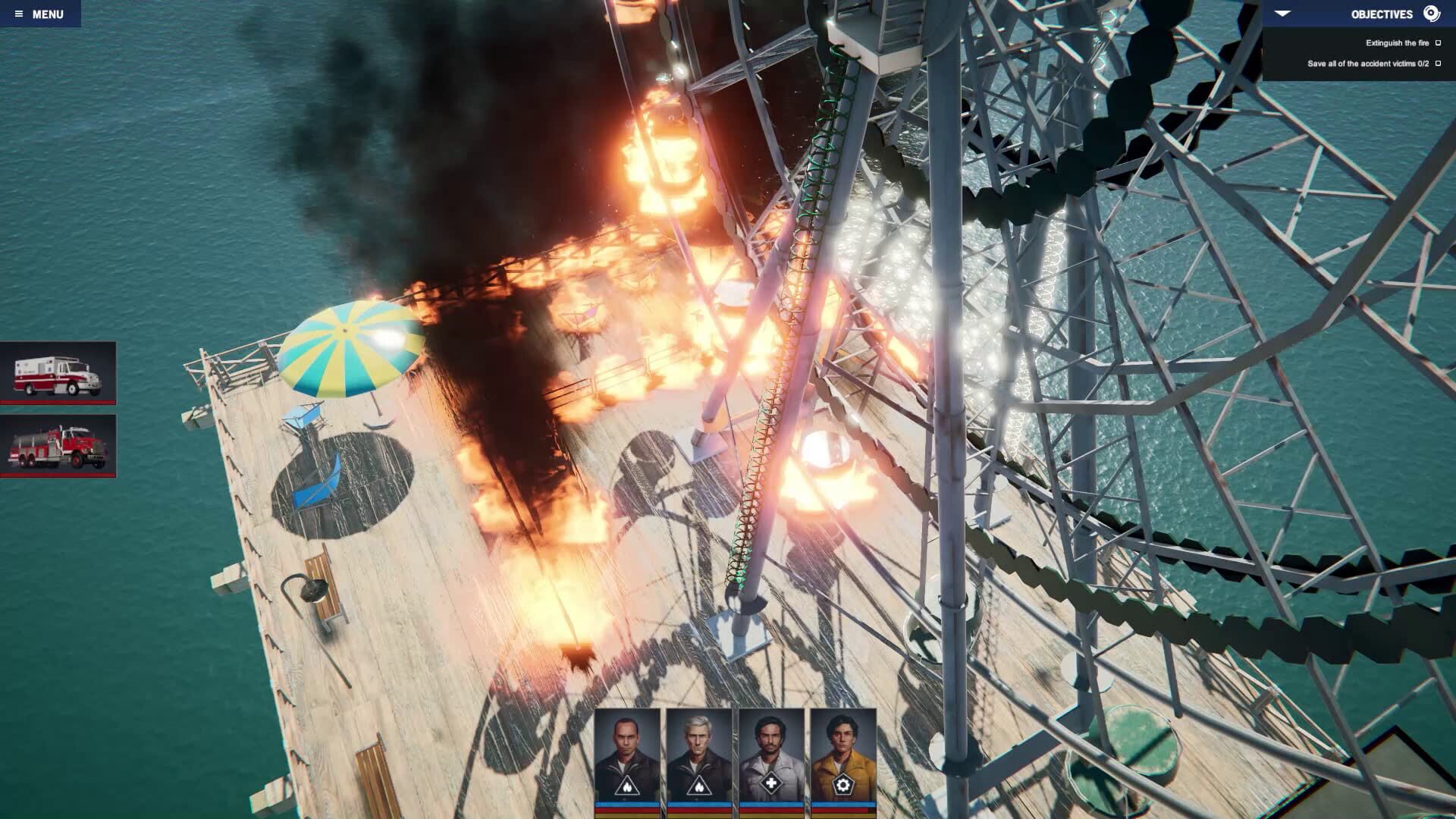Click the downward arrow above the objectives list

click(1282, 13)
